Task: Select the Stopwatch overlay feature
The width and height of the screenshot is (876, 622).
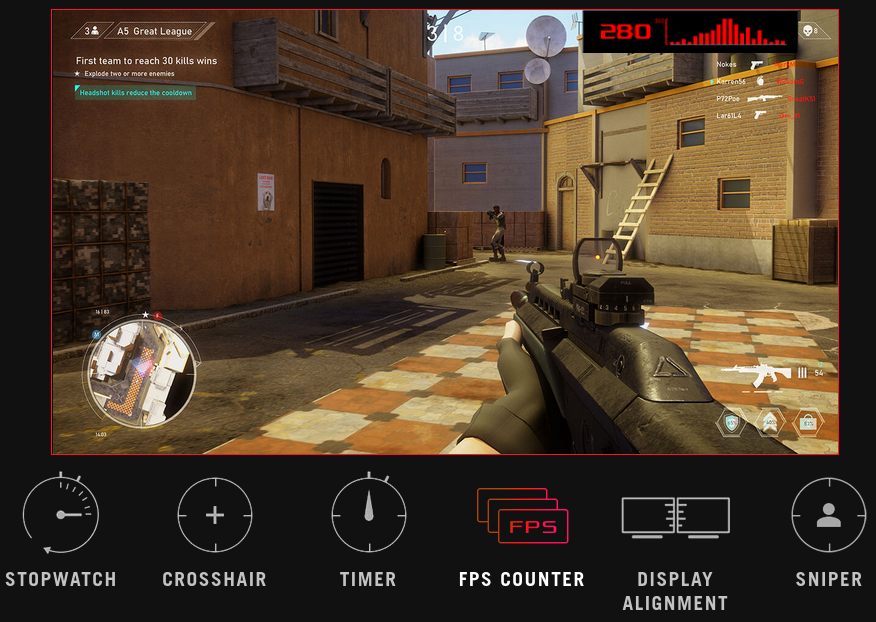Action: (61, 515)
